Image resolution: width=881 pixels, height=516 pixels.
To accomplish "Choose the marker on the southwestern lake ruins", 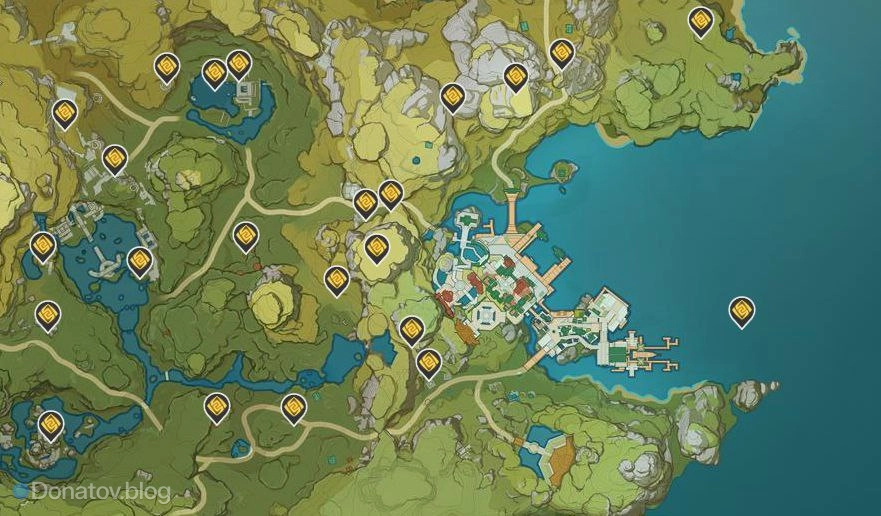I will point(50,425).
